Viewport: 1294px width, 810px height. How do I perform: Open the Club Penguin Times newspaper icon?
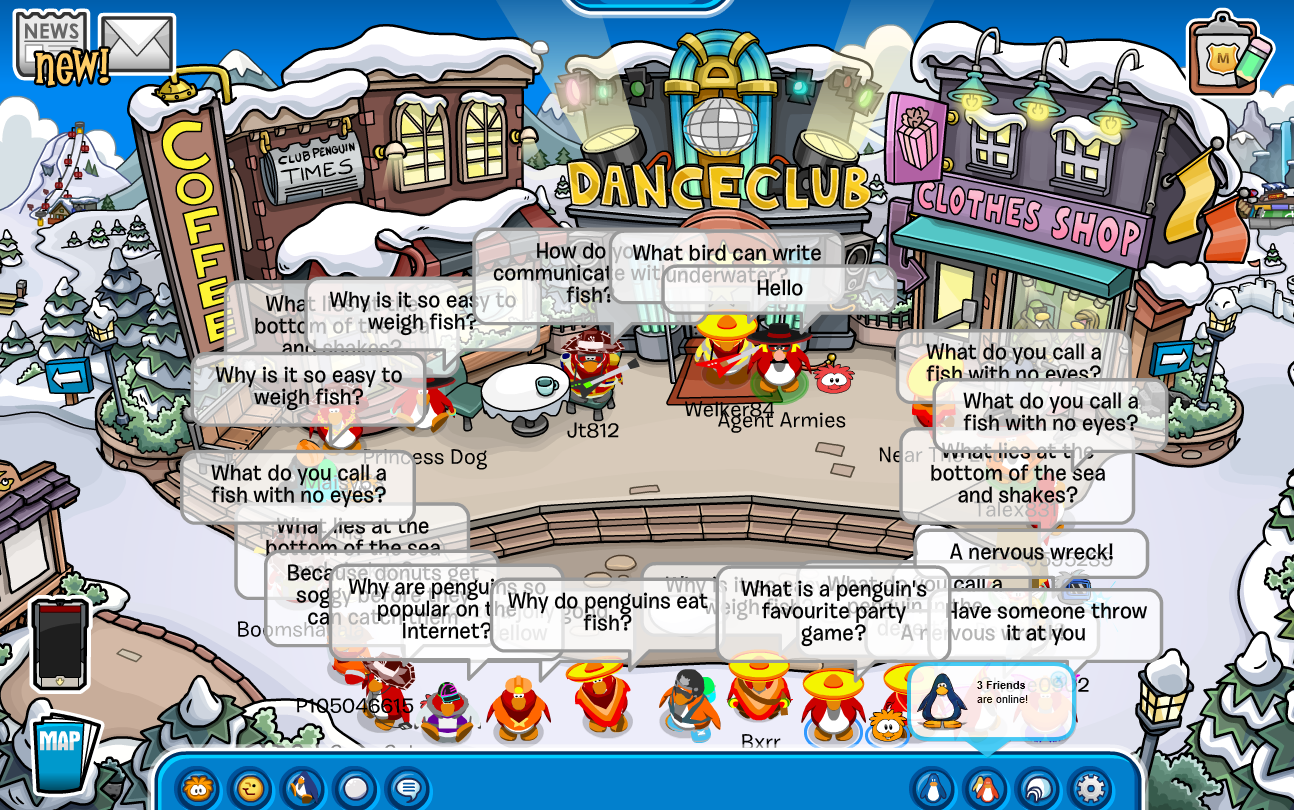[52, 43]
